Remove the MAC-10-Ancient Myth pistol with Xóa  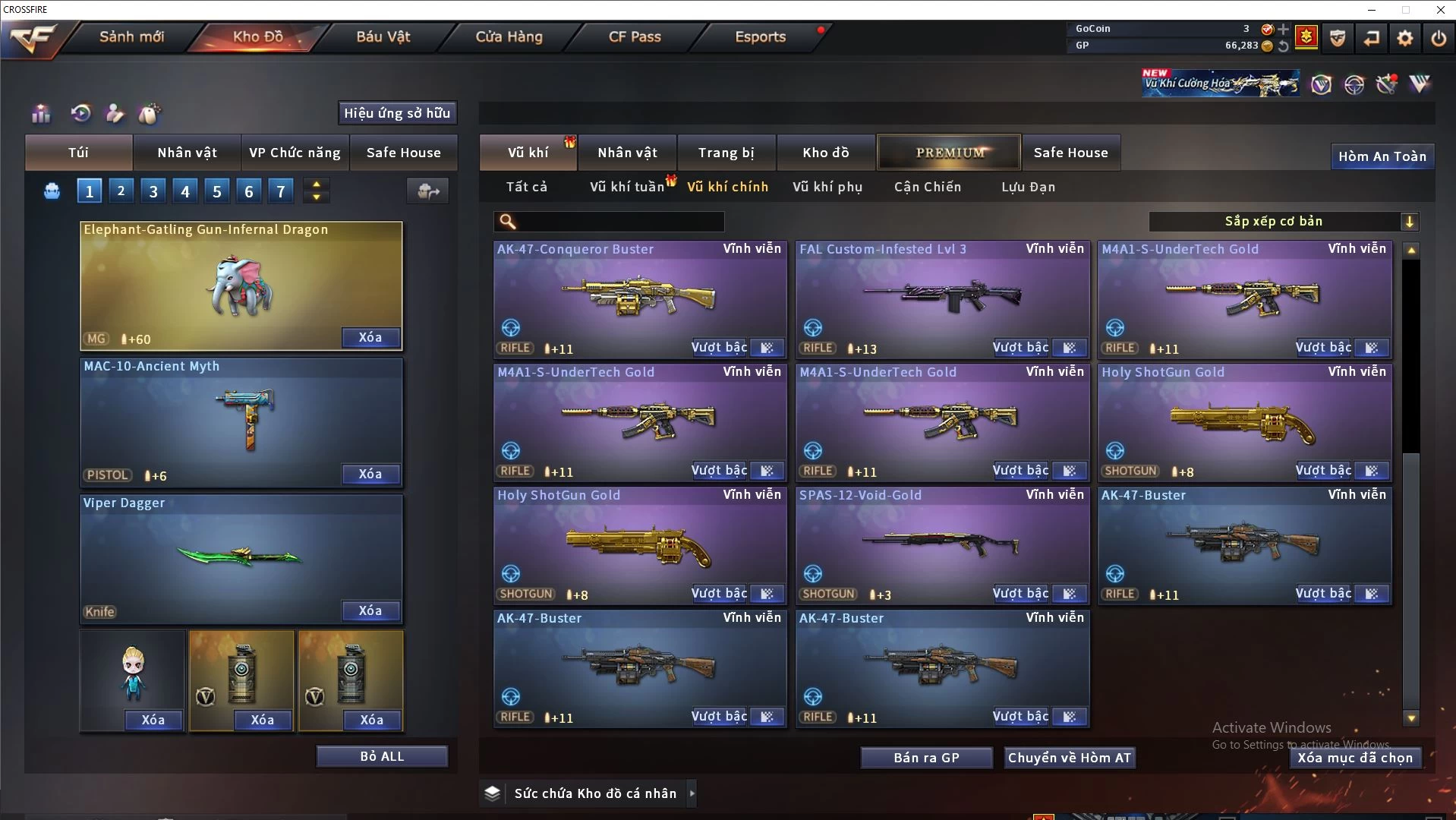tap(370, 474)
